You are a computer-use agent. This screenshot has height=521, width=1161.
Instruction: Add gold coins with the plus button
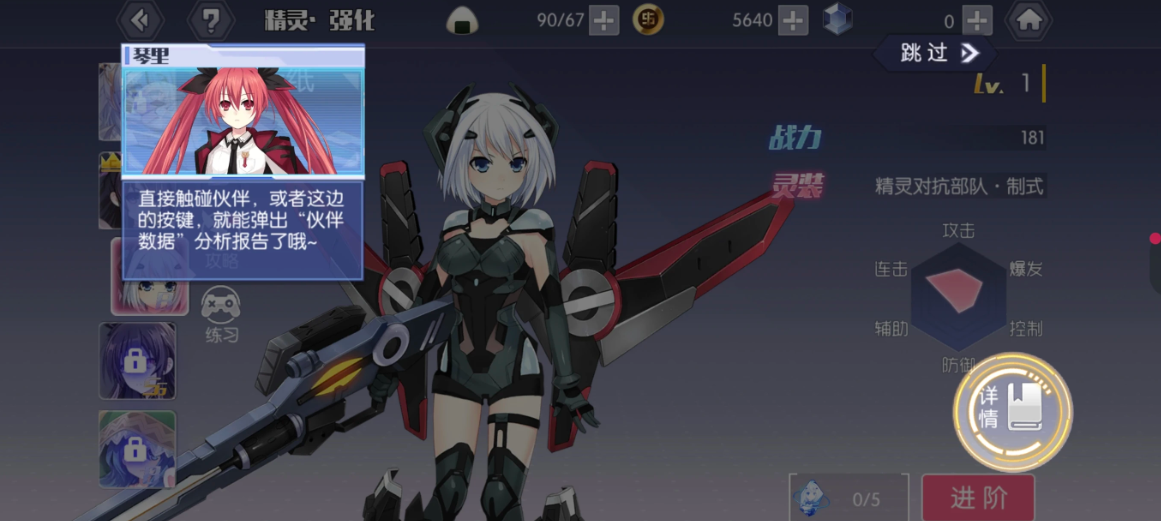792,20
